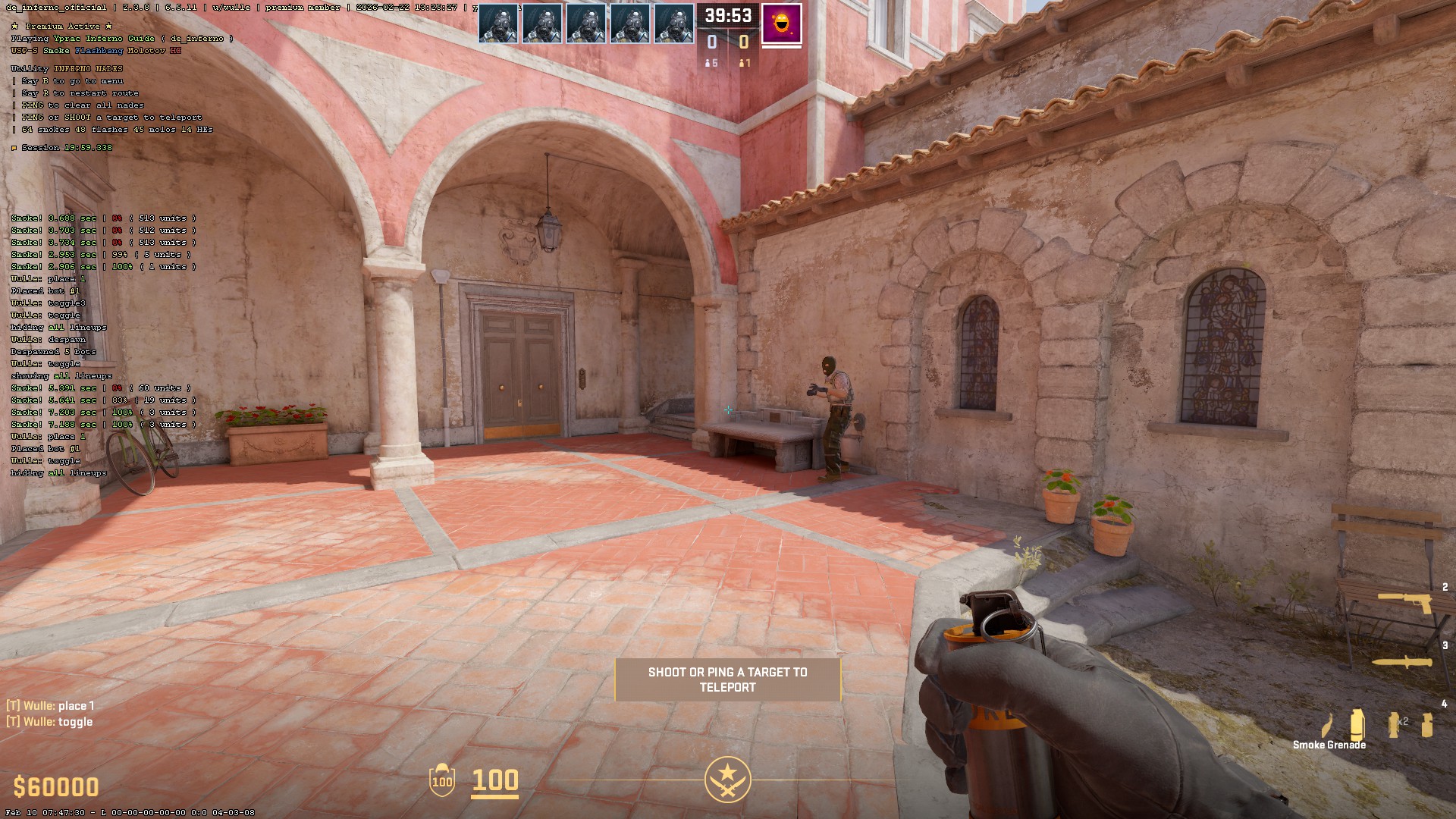Select the highlighted Smoke Grenade icon
This screenshot has height=819, width=1456.
pyautogui.click(x=1357, y=724)
